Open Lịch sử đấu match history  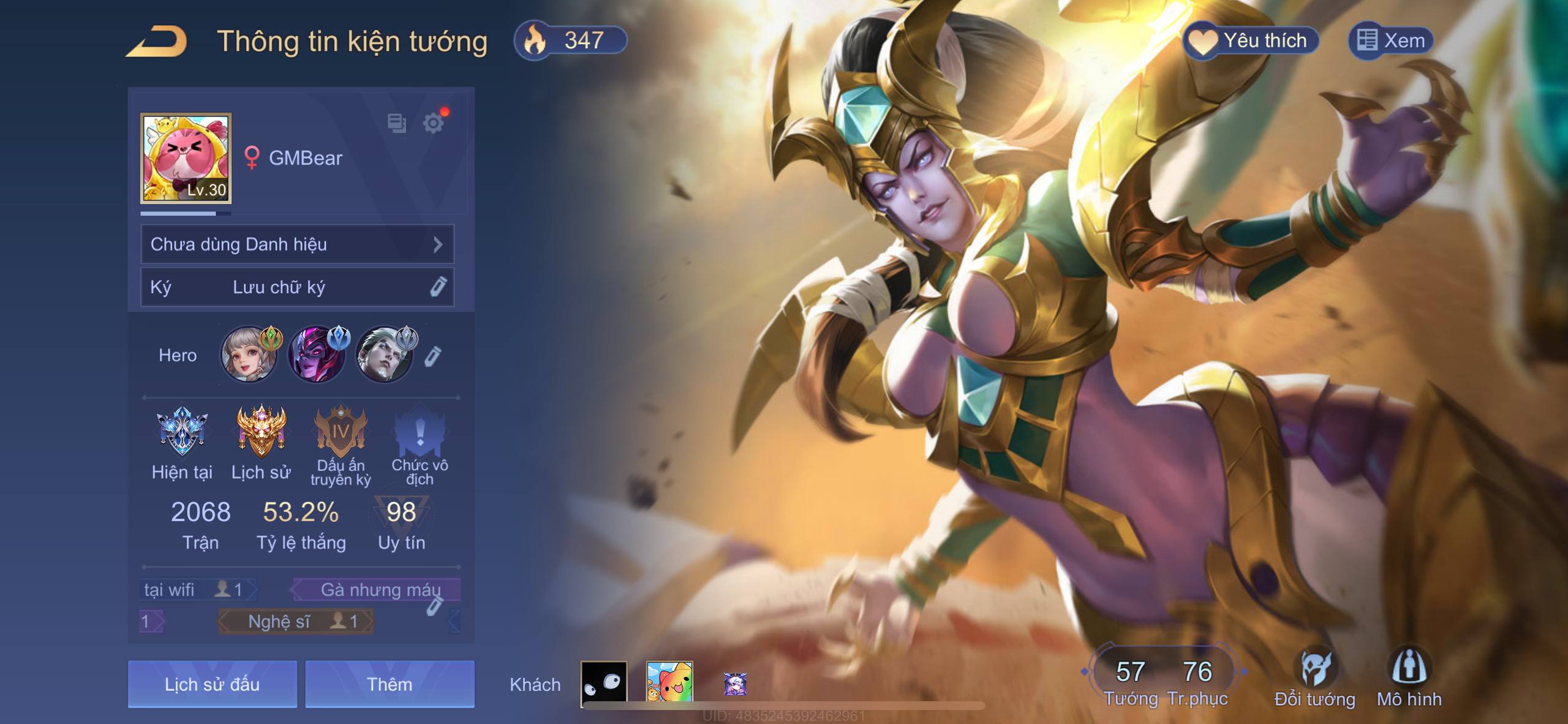click(x=212, y=684)
